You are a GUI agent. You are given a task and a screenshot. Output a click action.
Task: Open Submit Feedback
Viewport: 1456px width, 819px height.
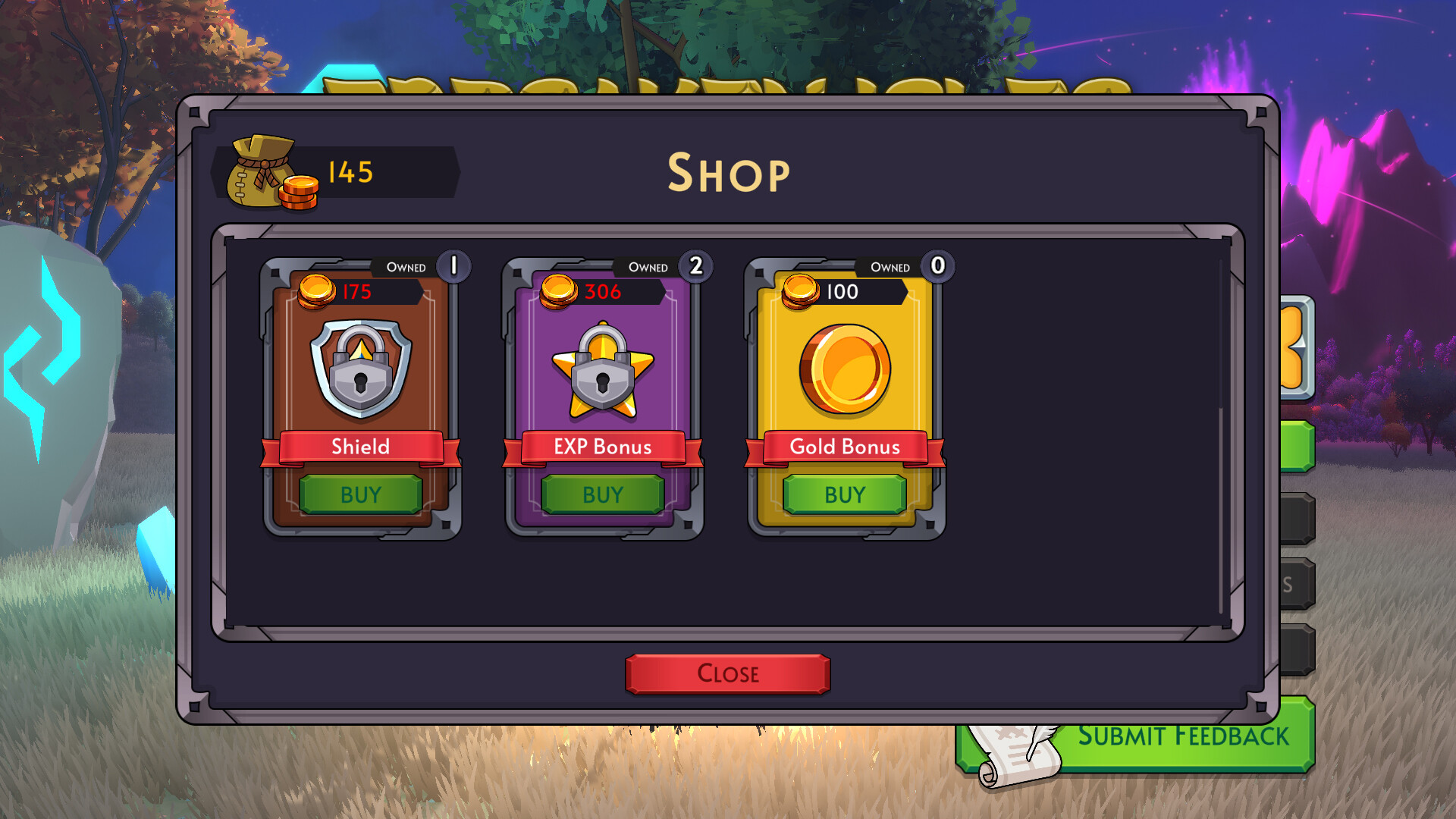coord(1183,734)
